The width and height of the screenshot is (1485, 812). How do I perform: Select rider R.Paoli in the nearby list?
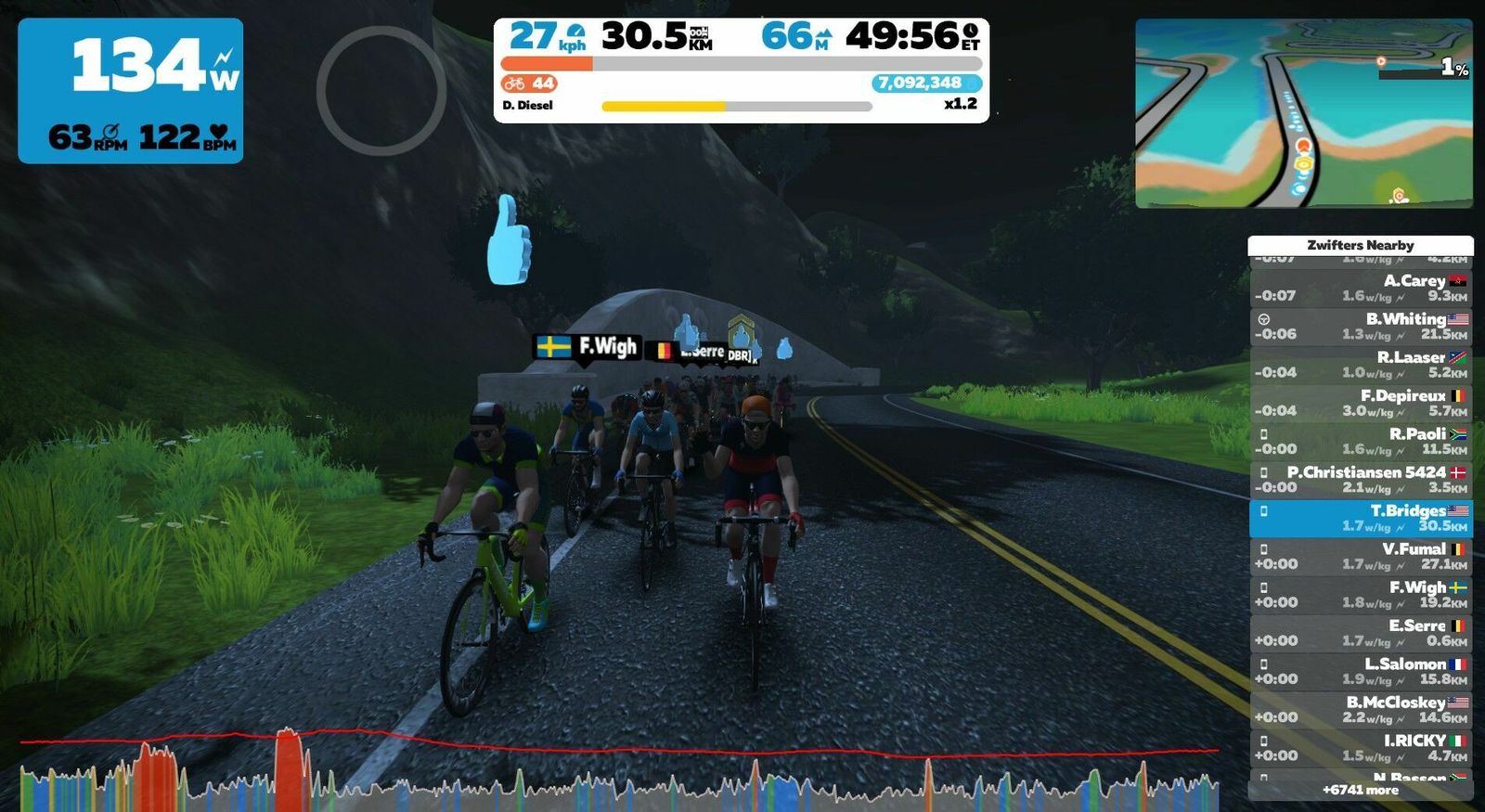(1360, 441)
